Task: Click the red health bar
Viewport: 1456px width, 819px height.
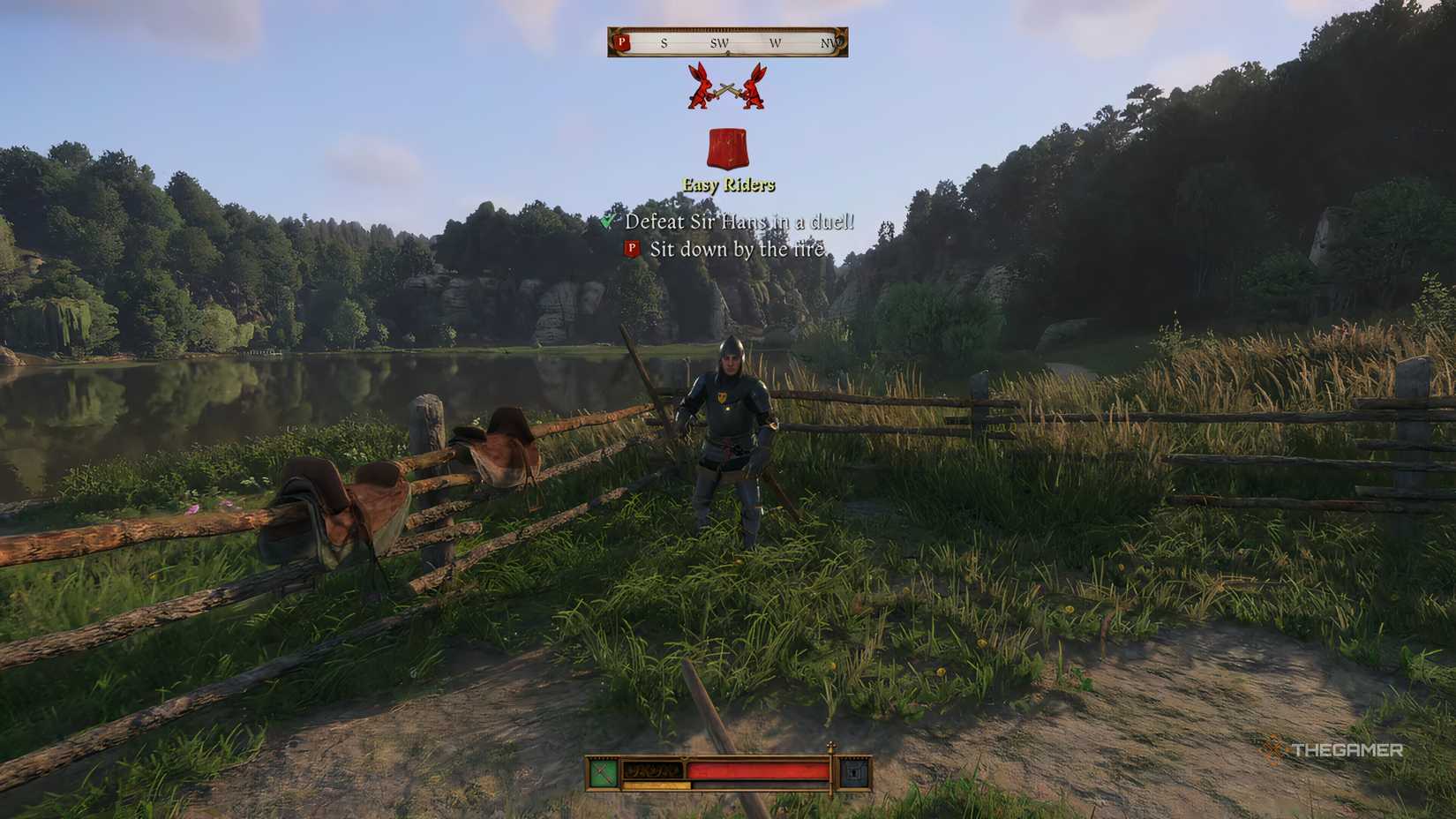Action: click(759, 772)
